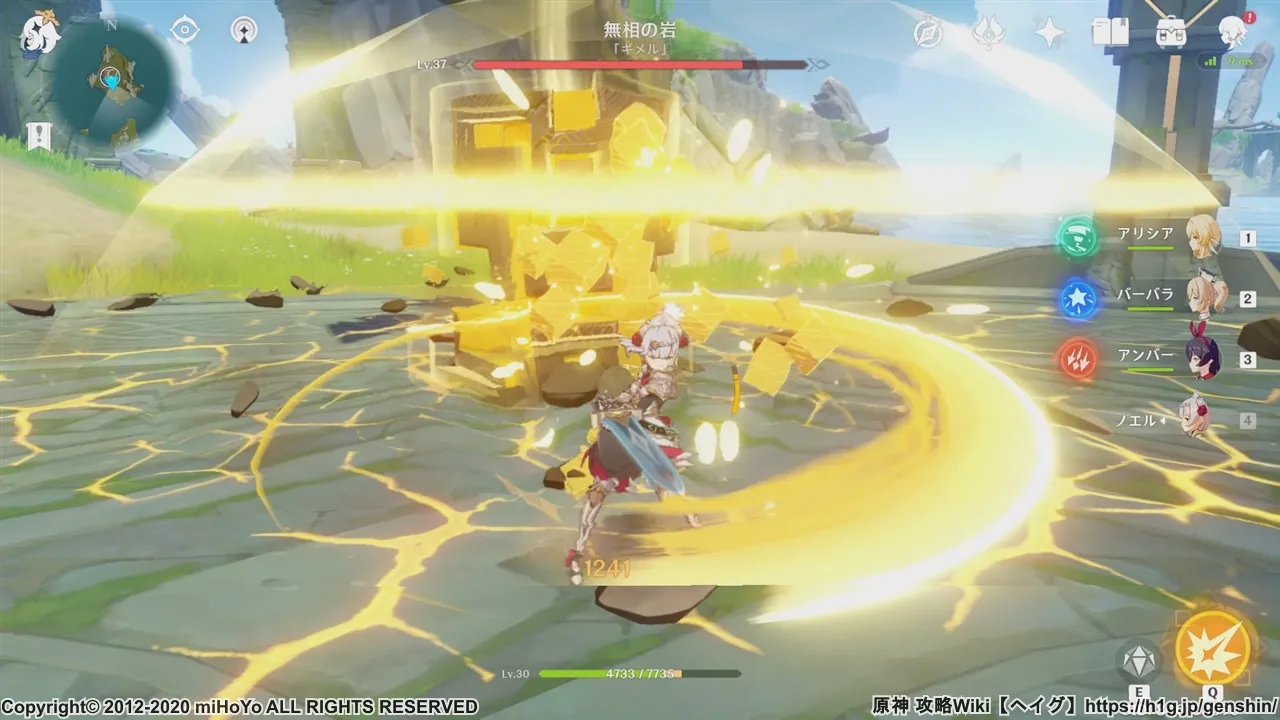
Task: Open the backpack inventory
Action: click(x=1171, y=33)
